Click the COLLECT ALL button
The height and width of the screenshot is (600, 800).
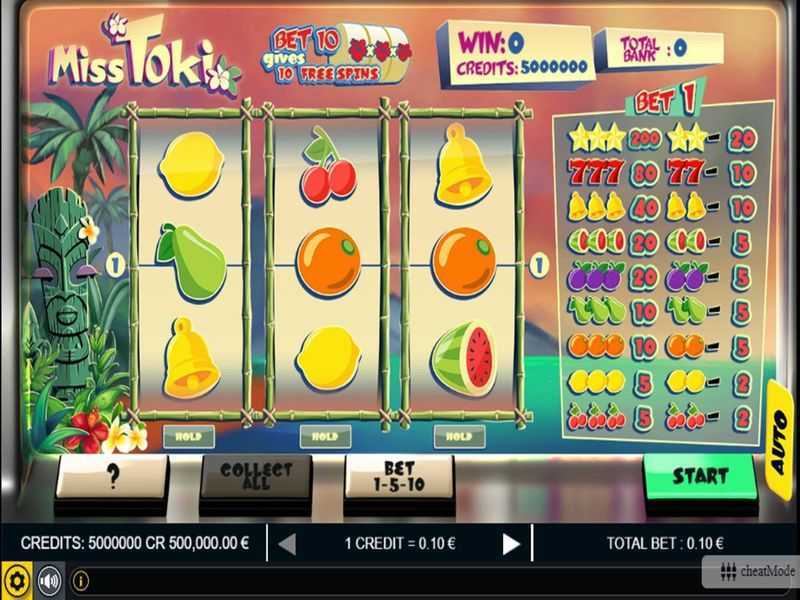[256, 477]
